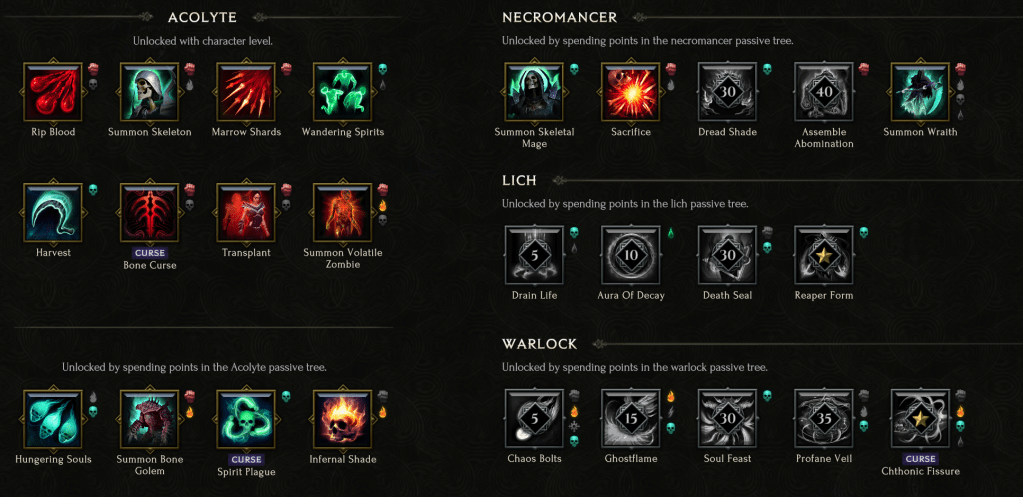Select the Summon Skeletal Mage skill
Viewport: 1023px width, 497px height.
click(535, 92)
